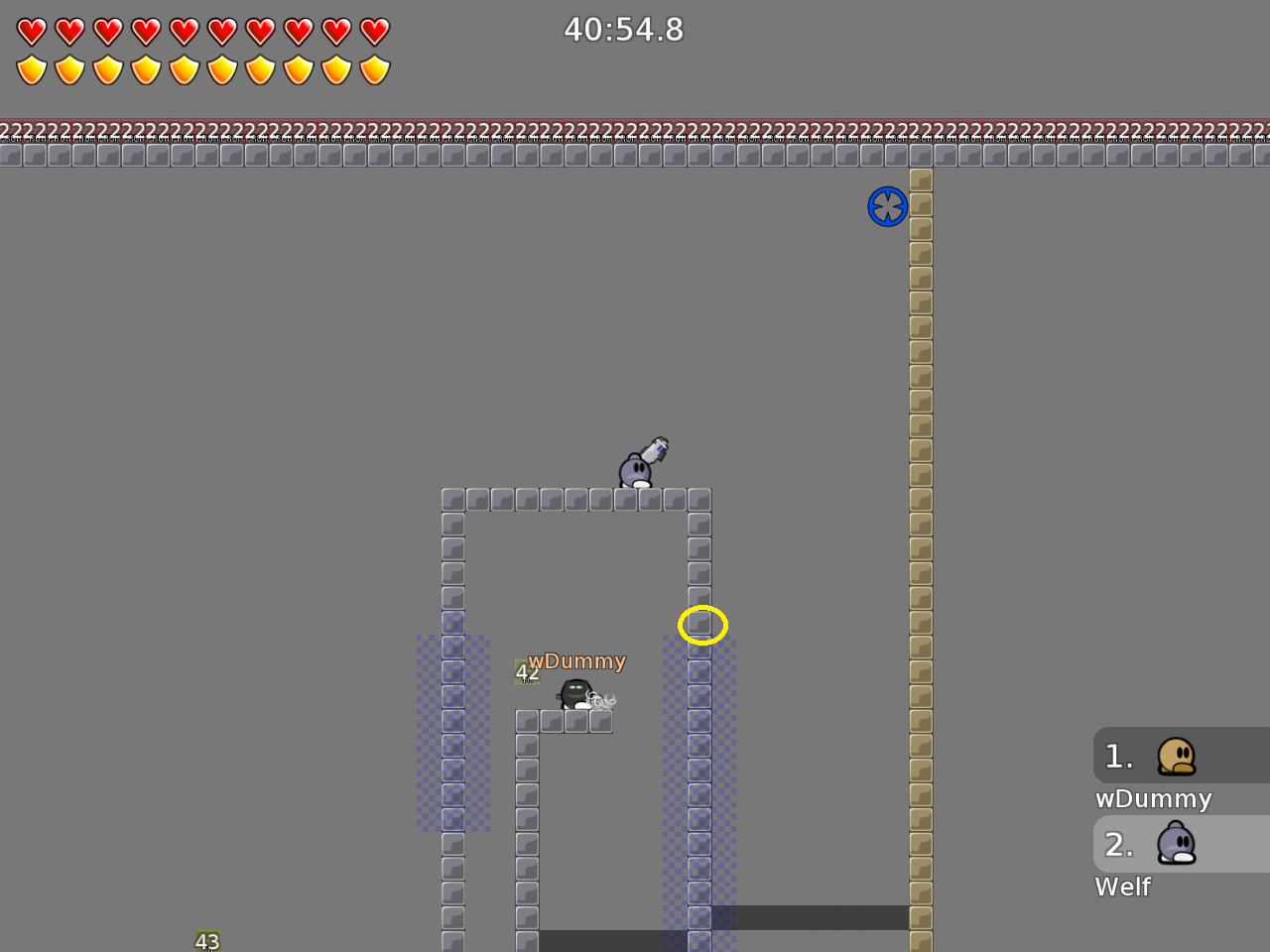
Task: Click the first golden shield armor icon
Action: [x=33, y=69]
